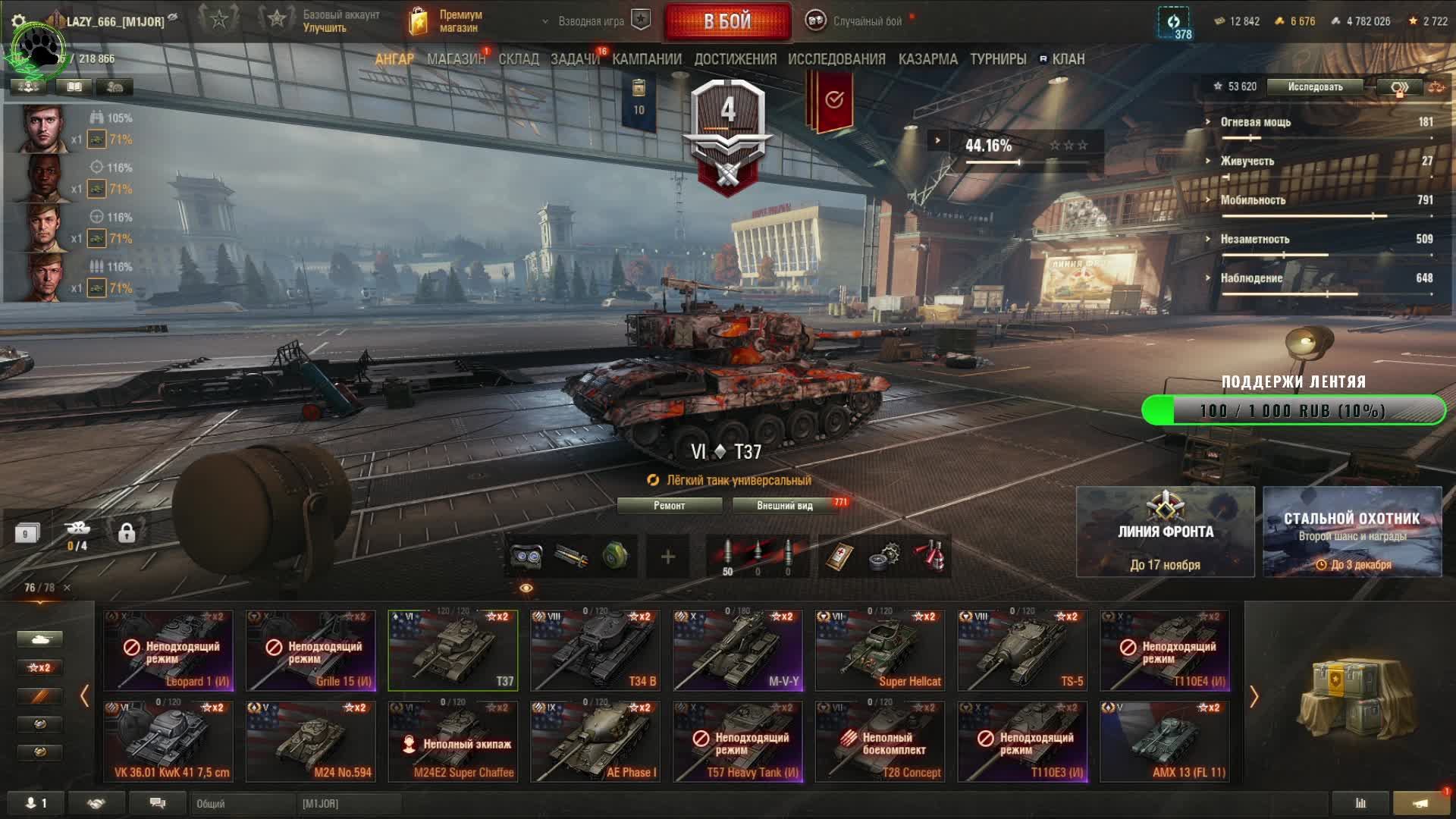This screenshot has width=1456, height=819.
Task: Select the T34 B tank card
Action: [x=595, y=651]
